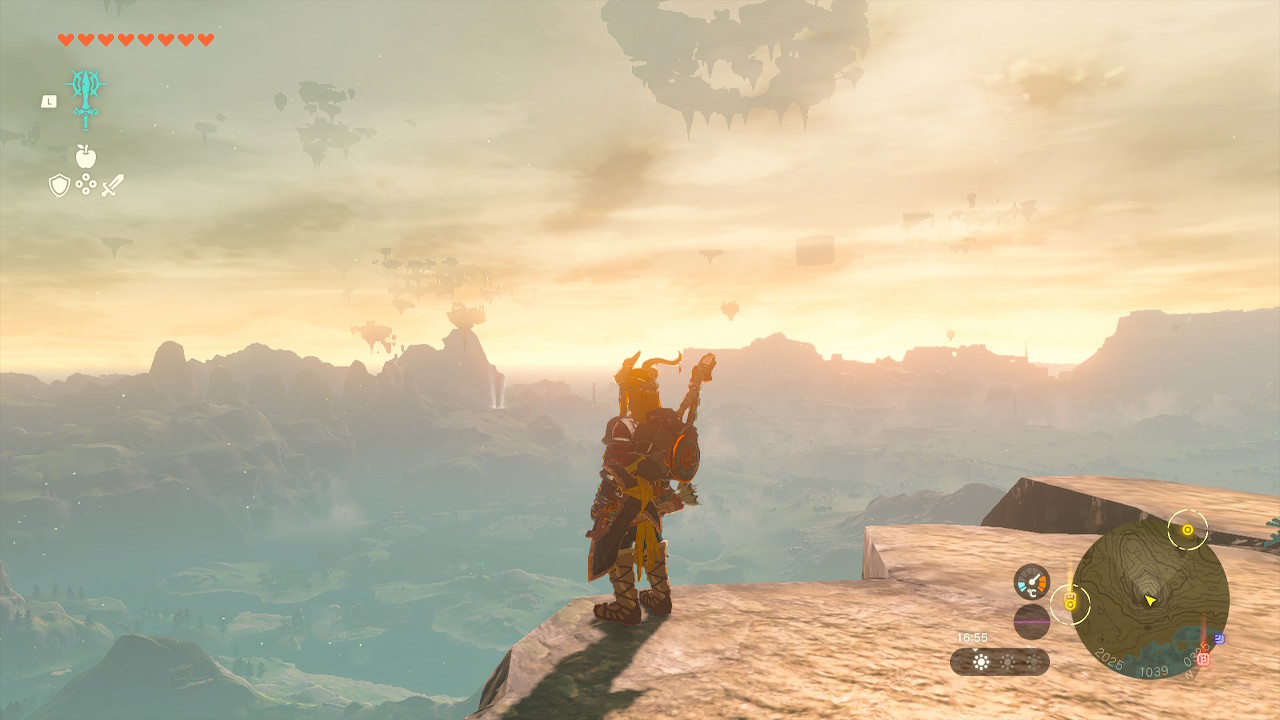Screen dimensions: 1280x720
Task: Select the circled waypoint left of the minimap
Action: click(1069, 603)
